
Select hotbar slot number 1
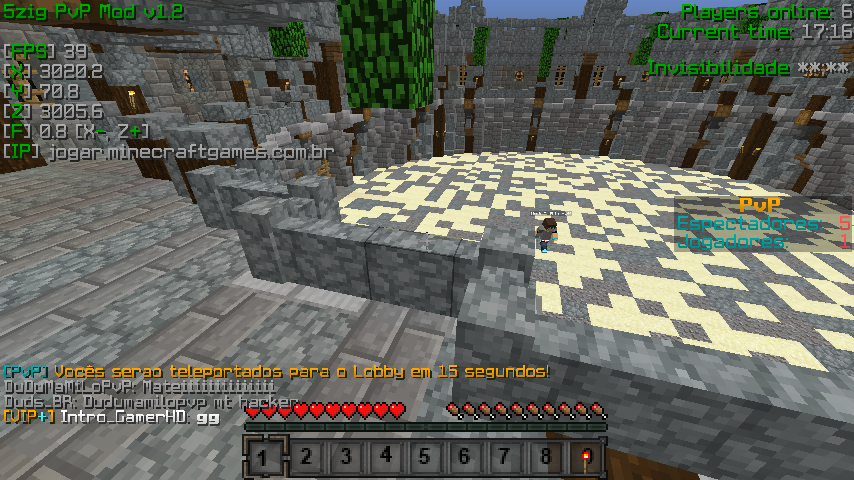click(264, 458)
